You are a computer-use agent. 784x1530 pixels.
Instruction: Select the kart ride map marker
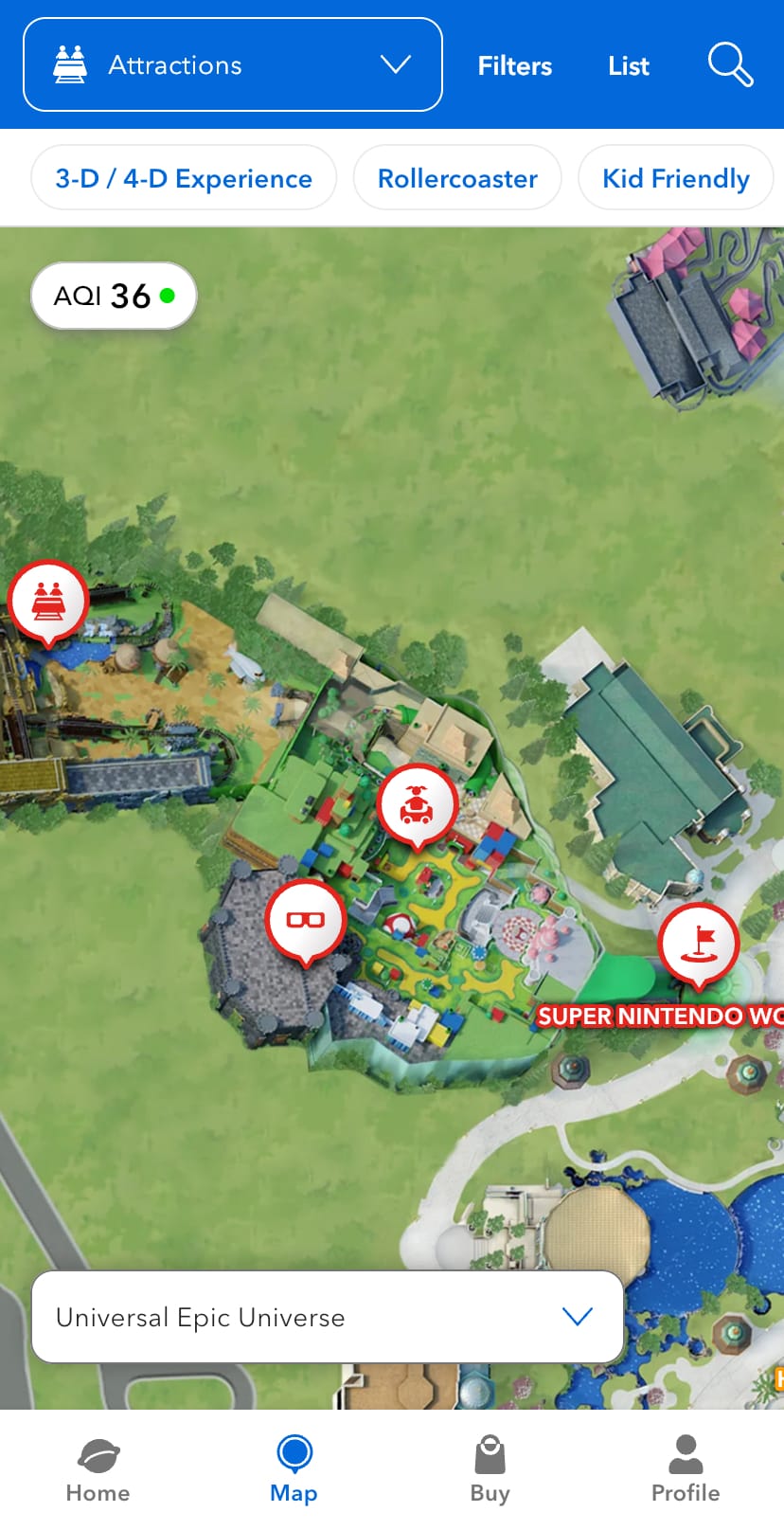[417, 805]
